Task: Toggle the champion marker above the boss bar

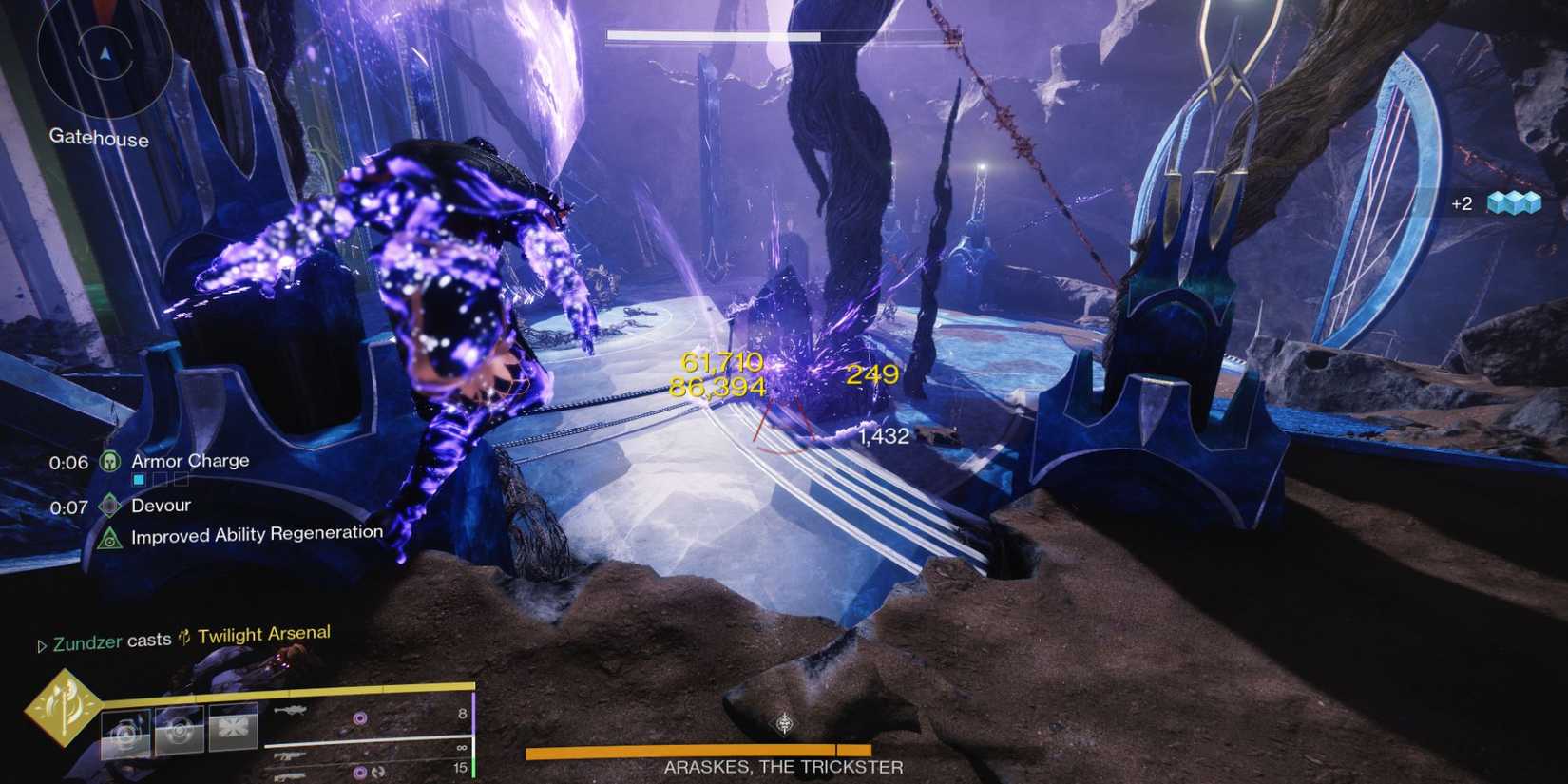Action: (784, 723)
